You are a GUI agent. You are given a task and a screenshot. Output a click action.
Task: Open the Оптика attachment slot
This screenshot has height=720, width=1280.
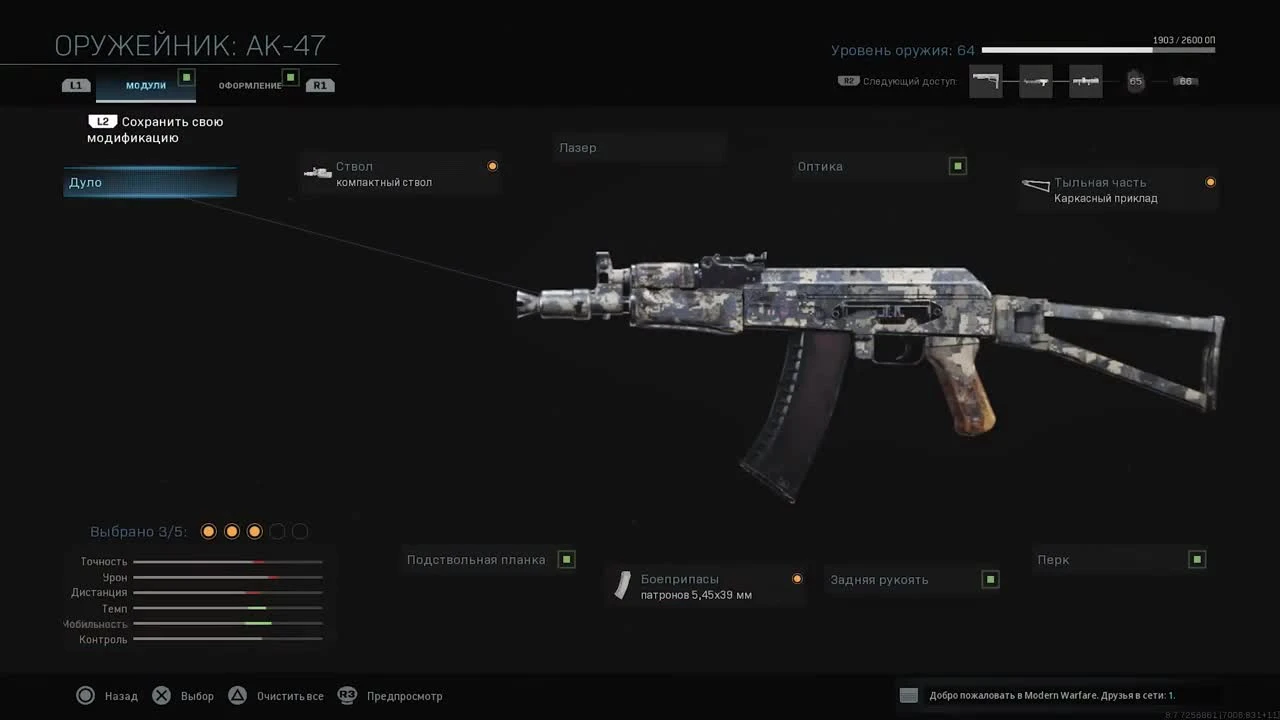tap(880, 166)
